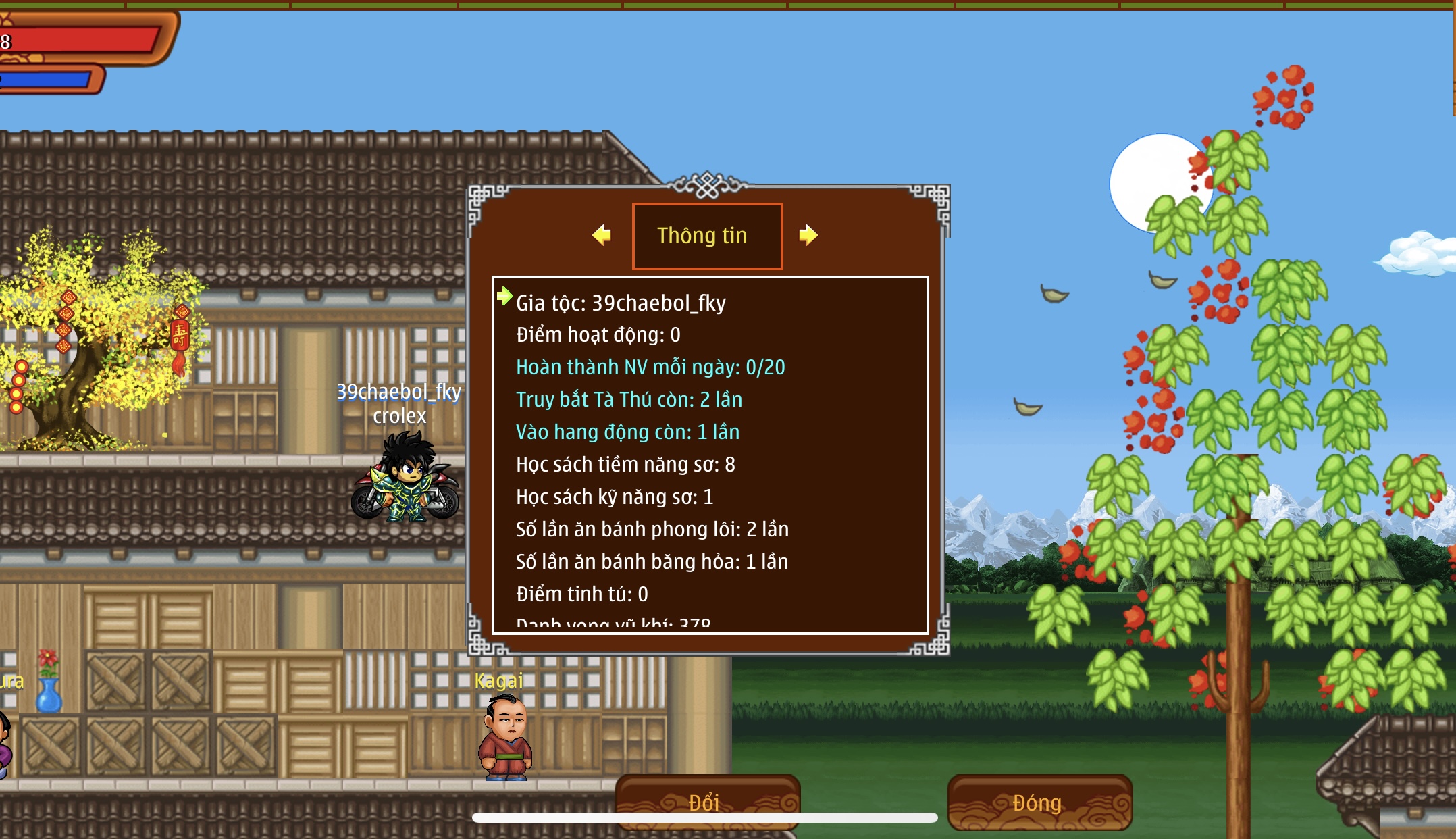Select the bánh băng hỏa count row
This screenshot has width=1456, height=839.
tap(652, 562)
